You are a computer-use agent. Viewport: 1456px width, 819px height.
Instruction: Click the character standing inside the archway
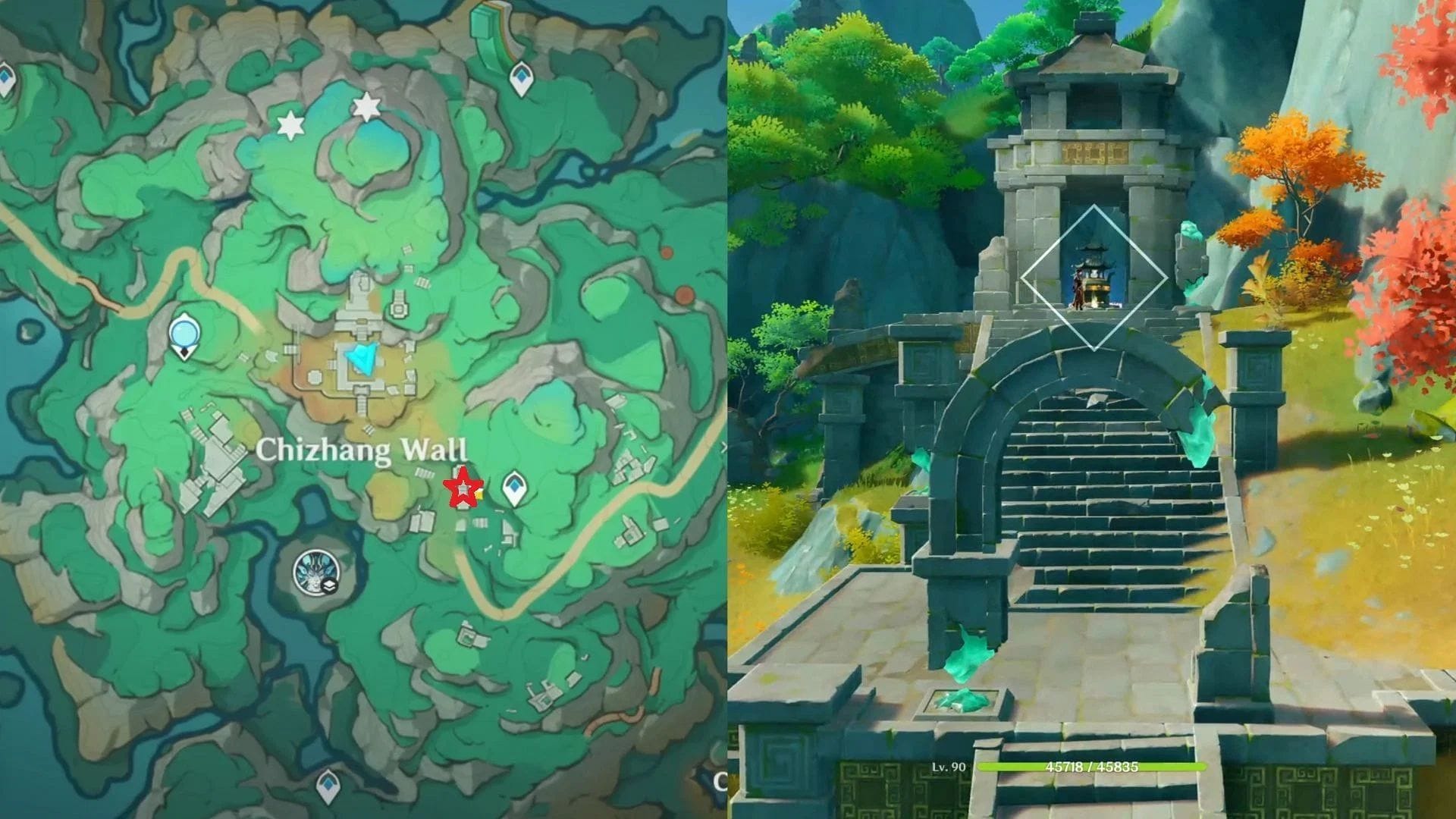(x=1078, y=289)
